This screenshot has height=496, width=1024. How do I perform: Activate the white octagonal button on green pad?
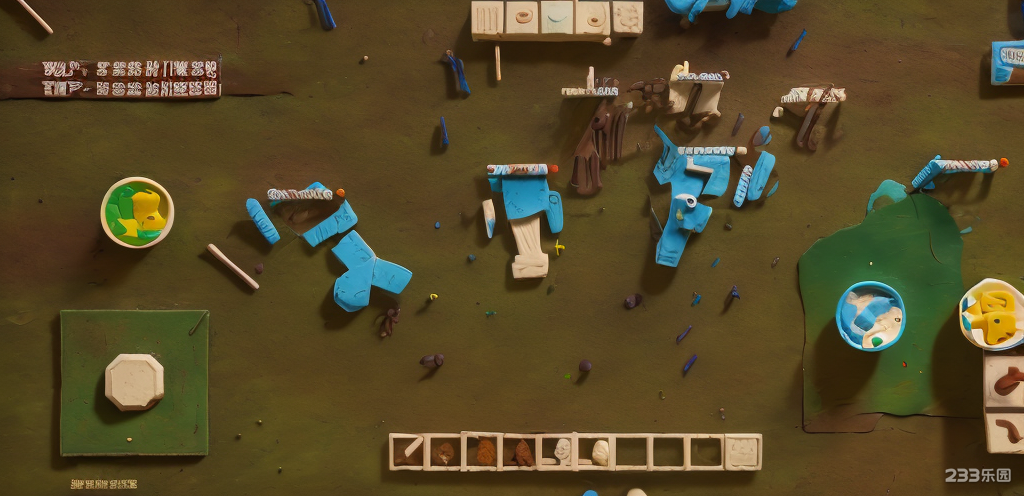click(x=134, y=382)
